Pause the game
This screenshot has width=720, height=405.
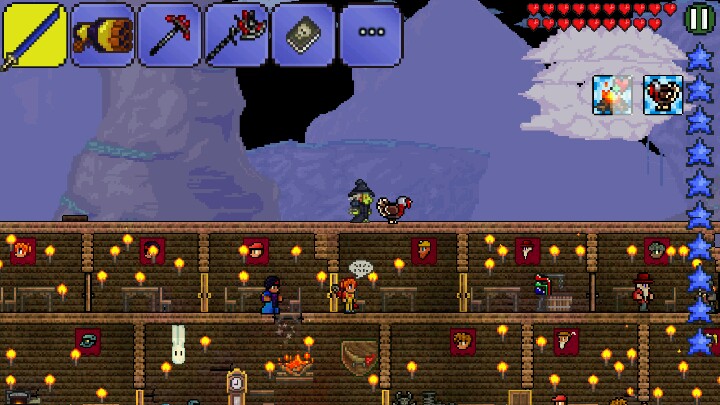click(698, 18)
